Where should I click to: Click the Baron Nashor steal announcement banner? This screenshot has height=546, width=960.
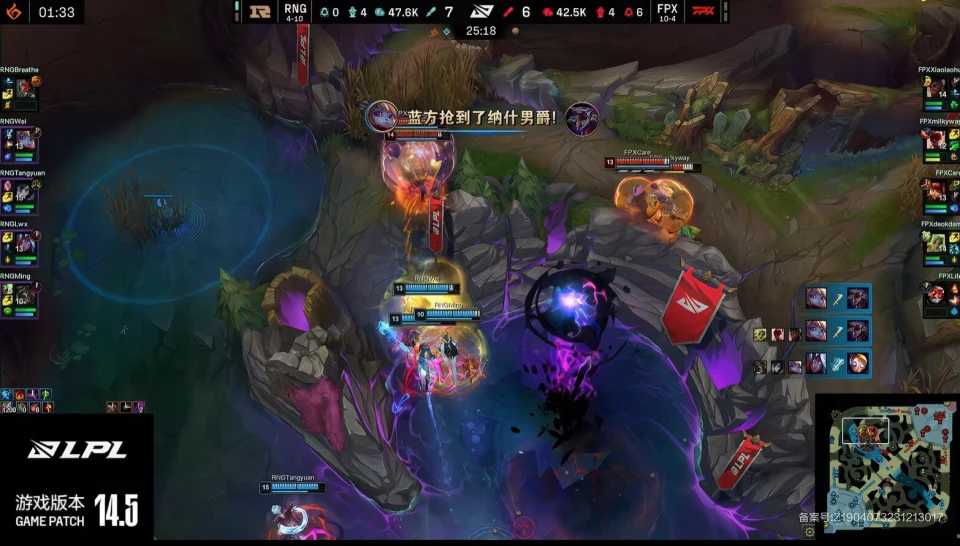pyautogui.click(x=482, y=117)
